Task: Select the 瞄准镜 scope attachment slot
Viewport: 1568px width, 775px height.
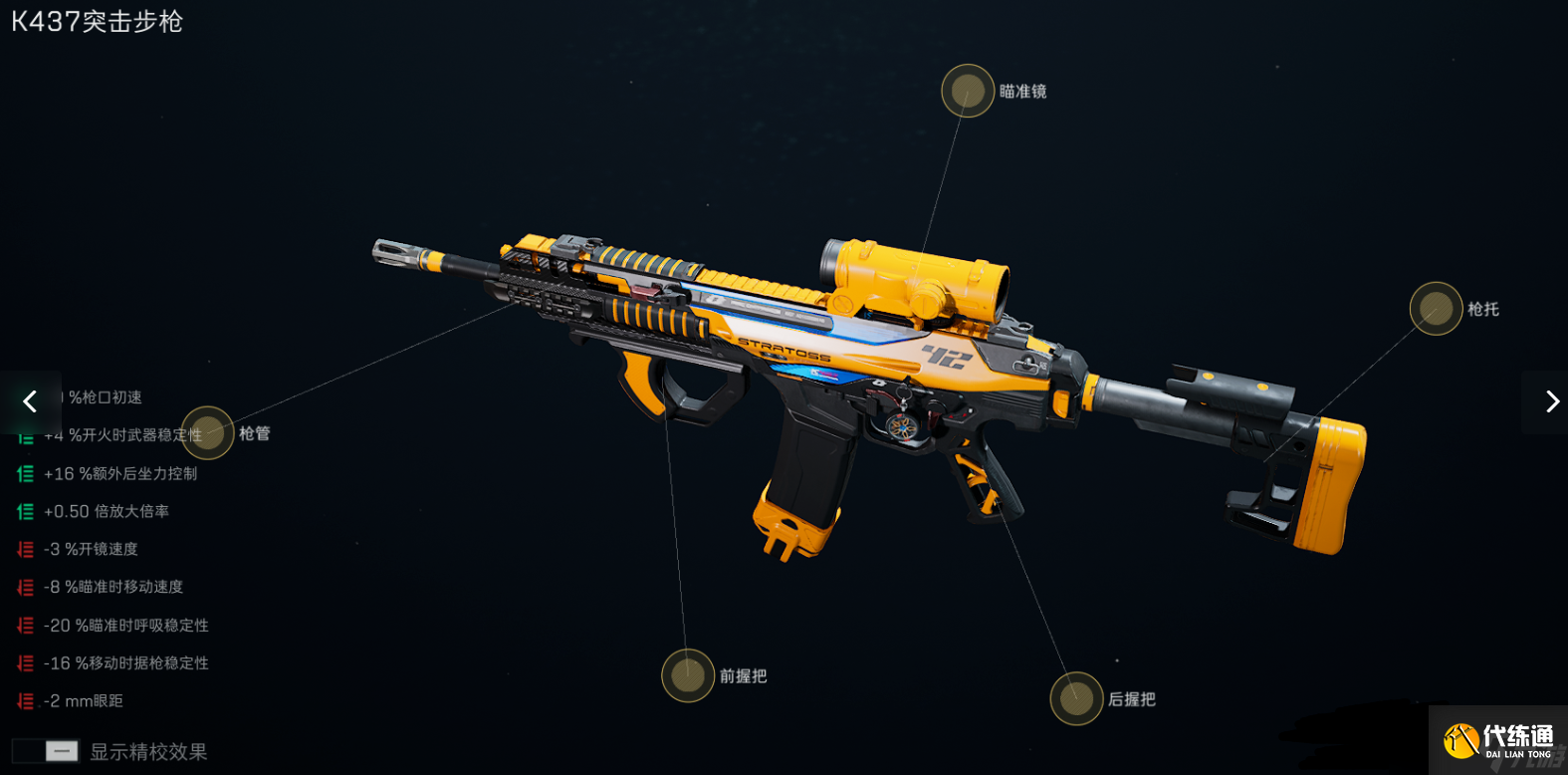Action: (968, 92)
